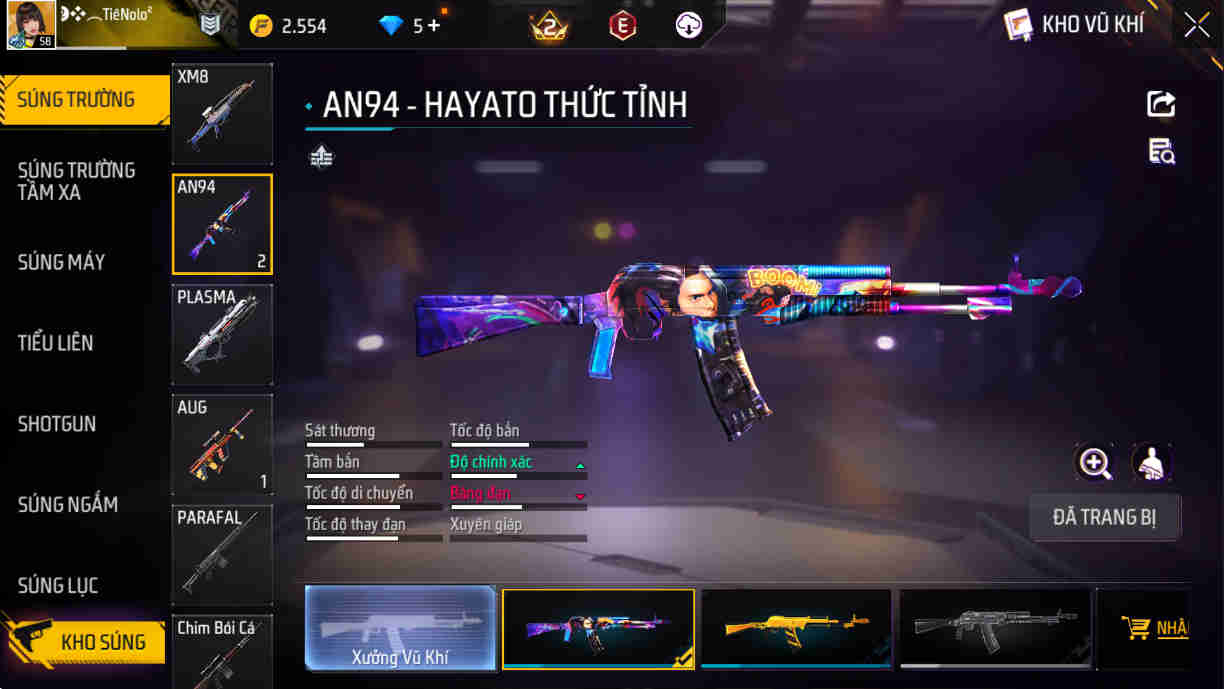Choose the Shotgun category

tap(57, 424)
